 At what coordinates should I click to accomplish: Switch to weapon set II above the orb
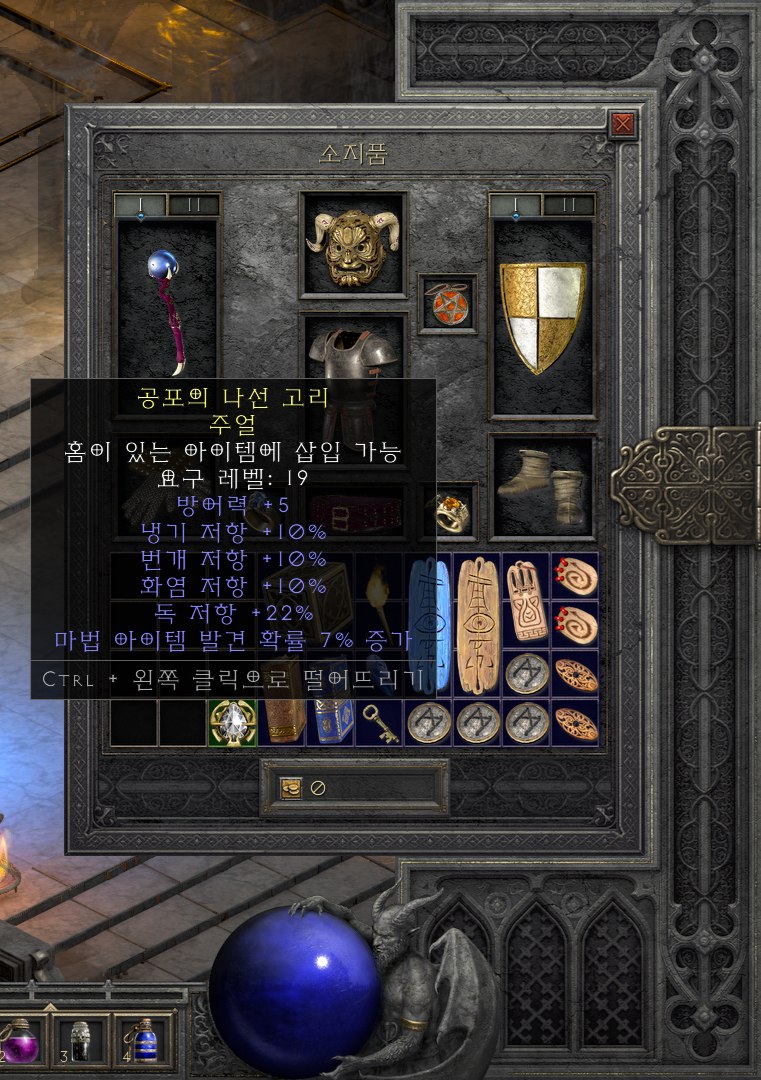point(193,206)
